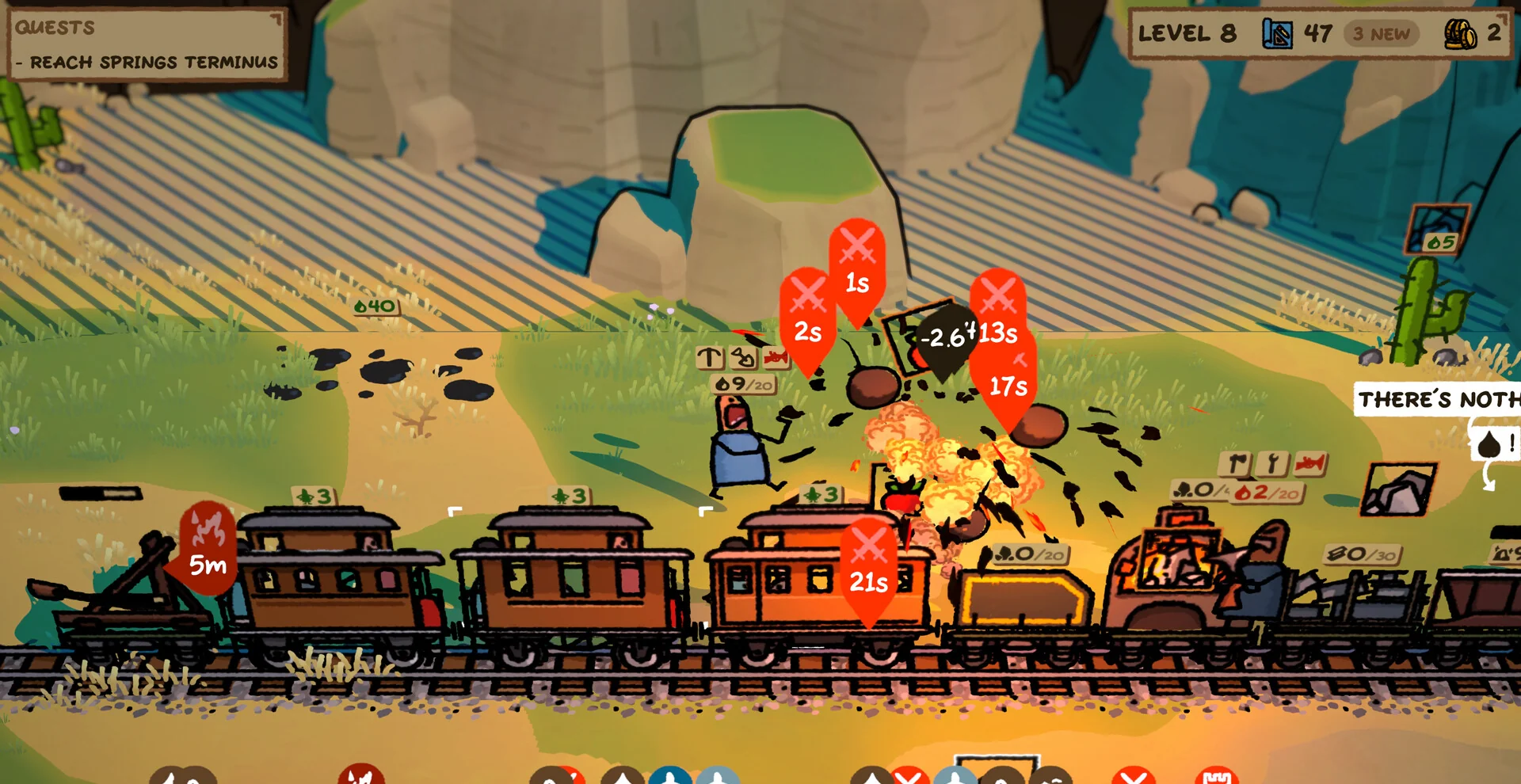1521x784 pixels.
Task: Open the Quests panel
Action: point(55,28)
